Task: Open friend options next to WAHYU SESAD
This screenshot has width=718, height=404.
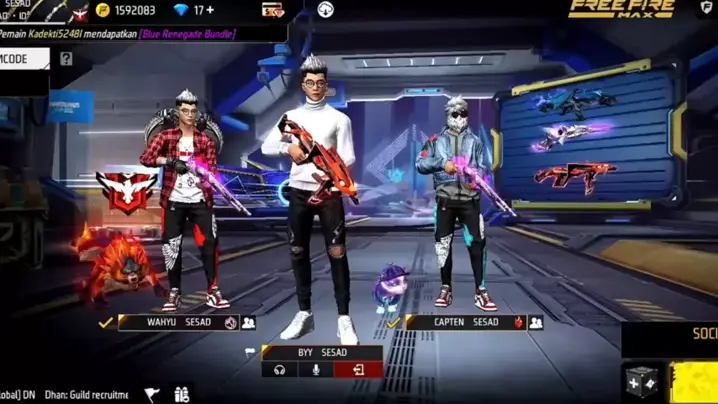Action: point(248,323)
